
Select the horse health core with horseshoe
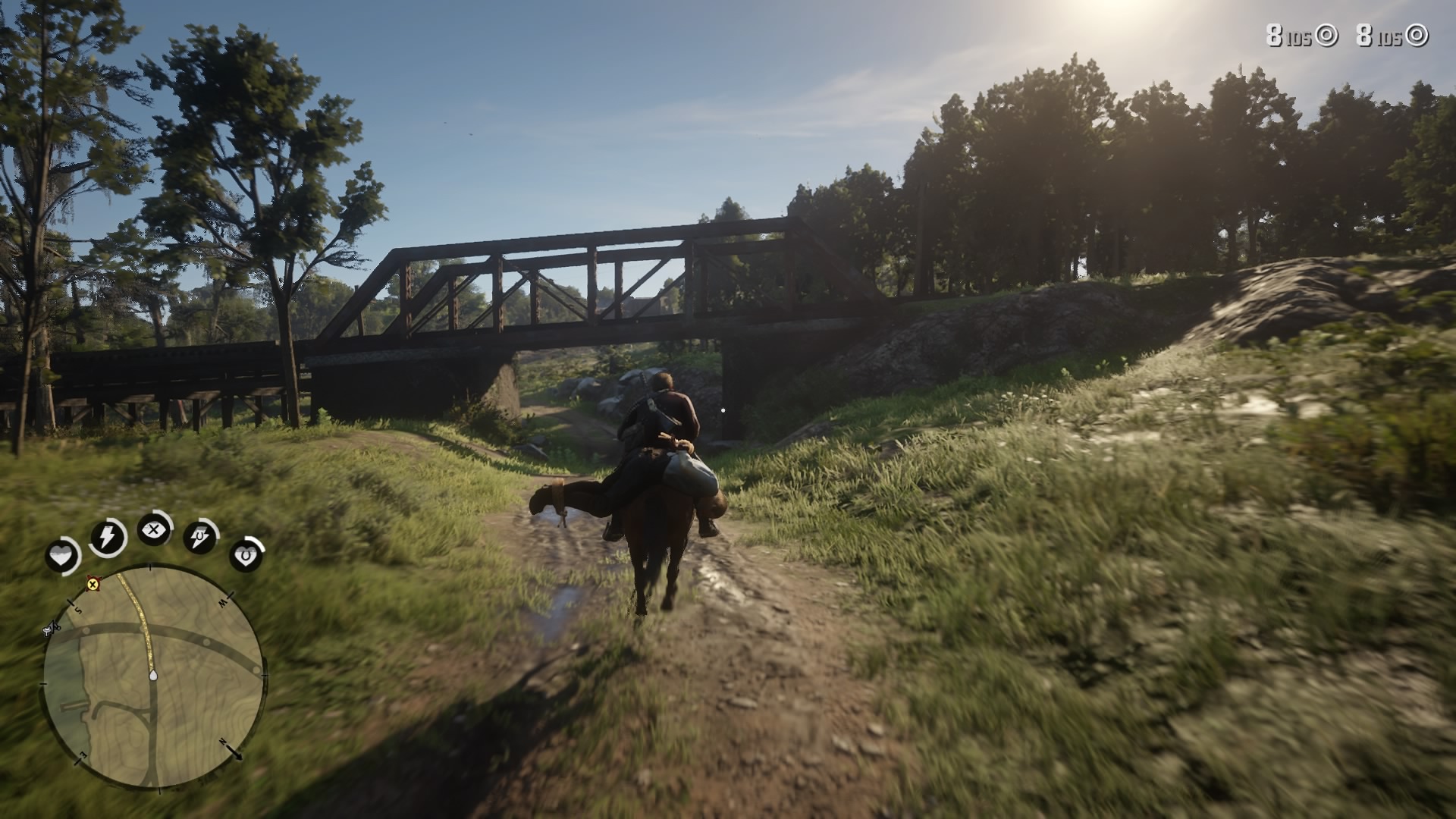point(246,555)
